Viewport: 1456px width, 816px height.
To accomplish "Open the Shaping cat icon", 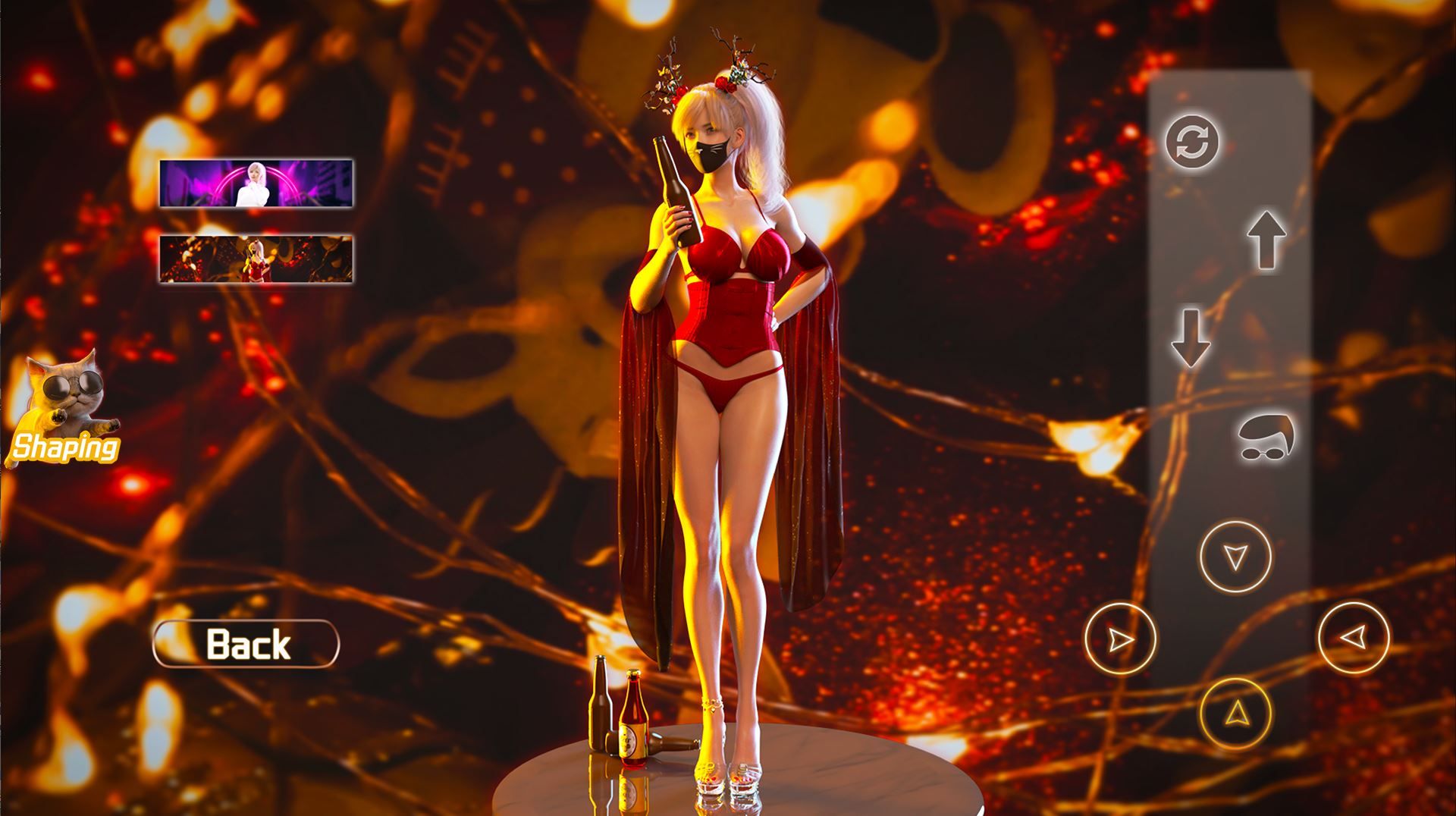I will point(64,410).
